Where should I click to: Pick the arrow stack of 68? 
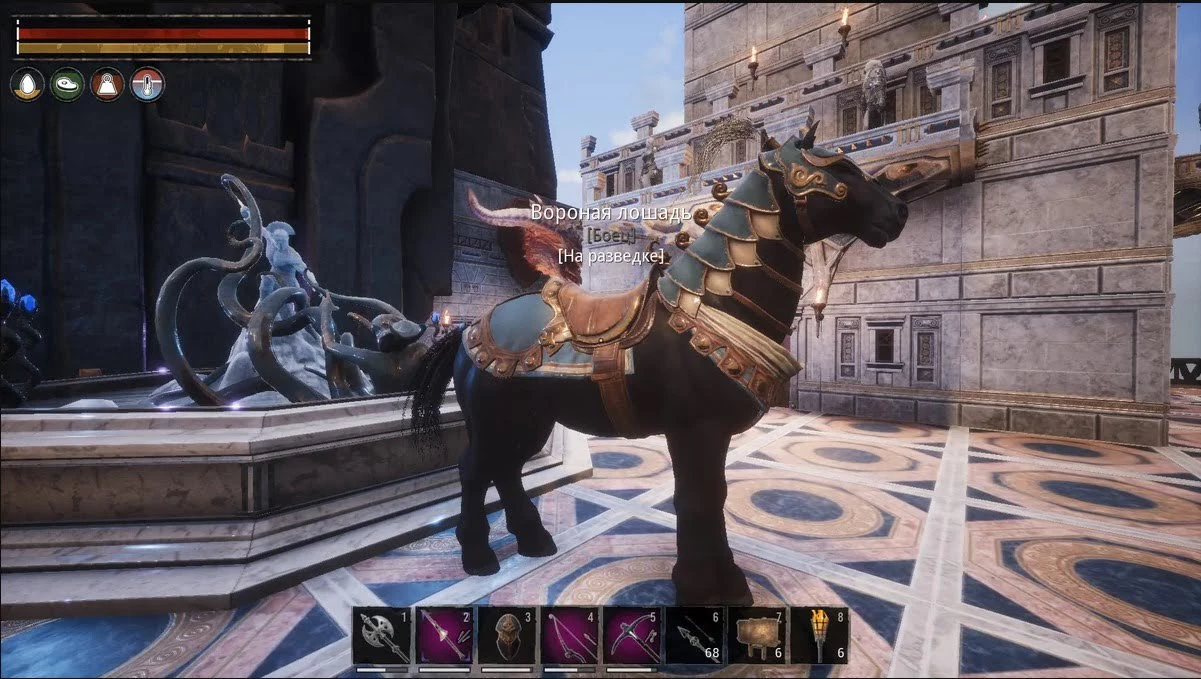click(x=694, y=636)
